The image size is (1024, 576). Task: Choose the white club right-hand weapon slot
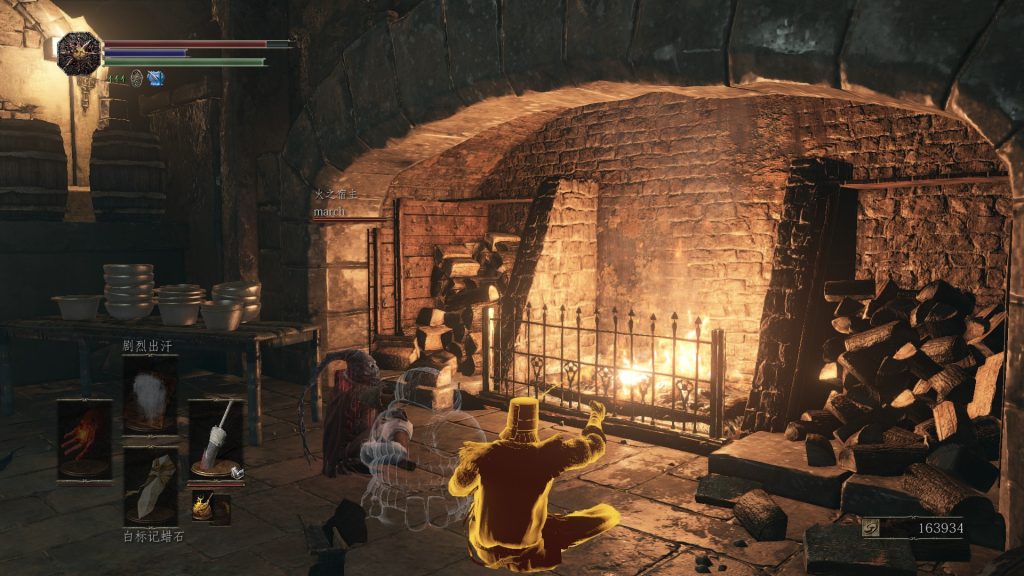pos(216,438)
